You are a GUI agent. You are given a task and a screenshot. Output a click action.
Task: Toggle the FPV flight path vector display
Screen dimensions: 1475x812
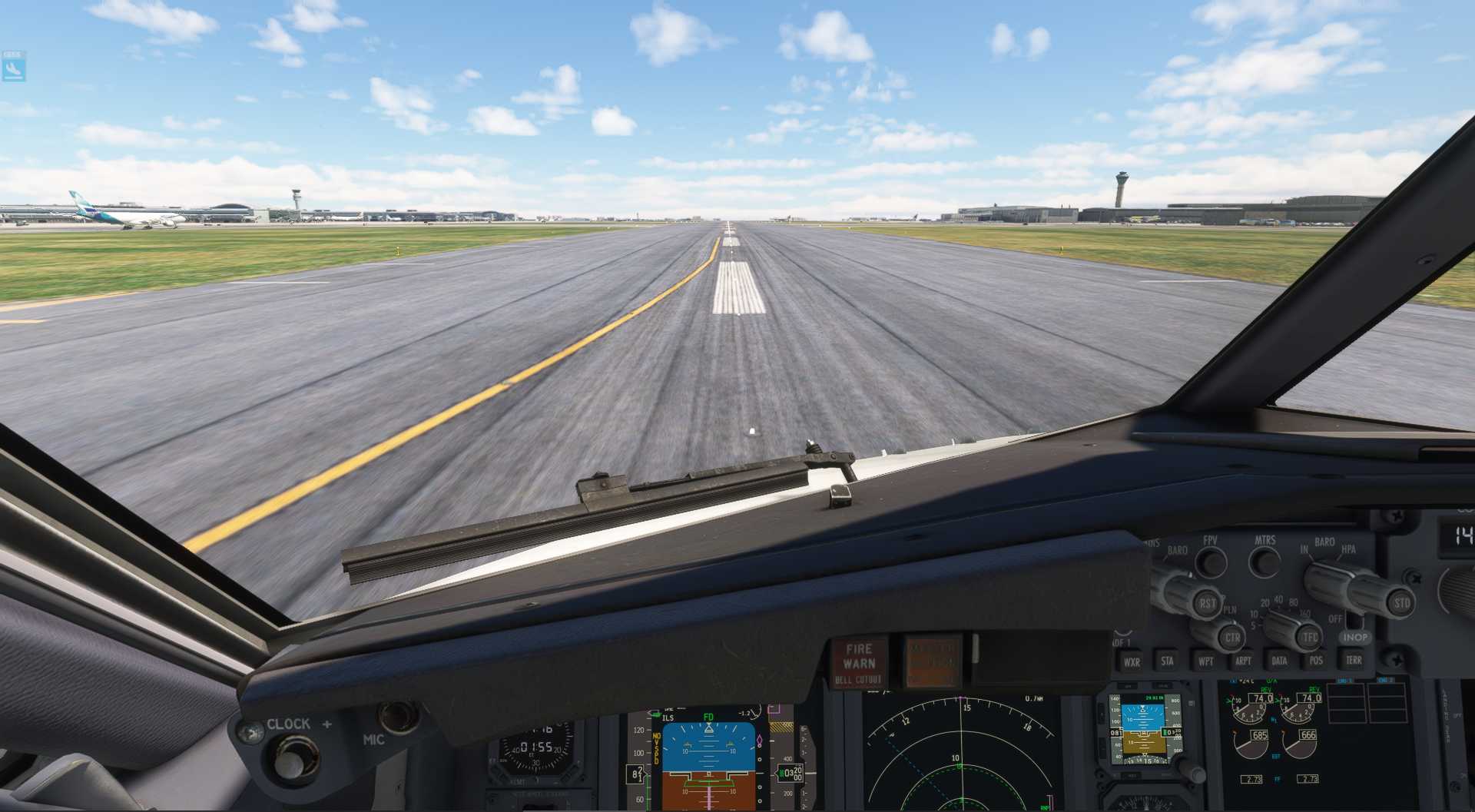tap(1211, 561)
